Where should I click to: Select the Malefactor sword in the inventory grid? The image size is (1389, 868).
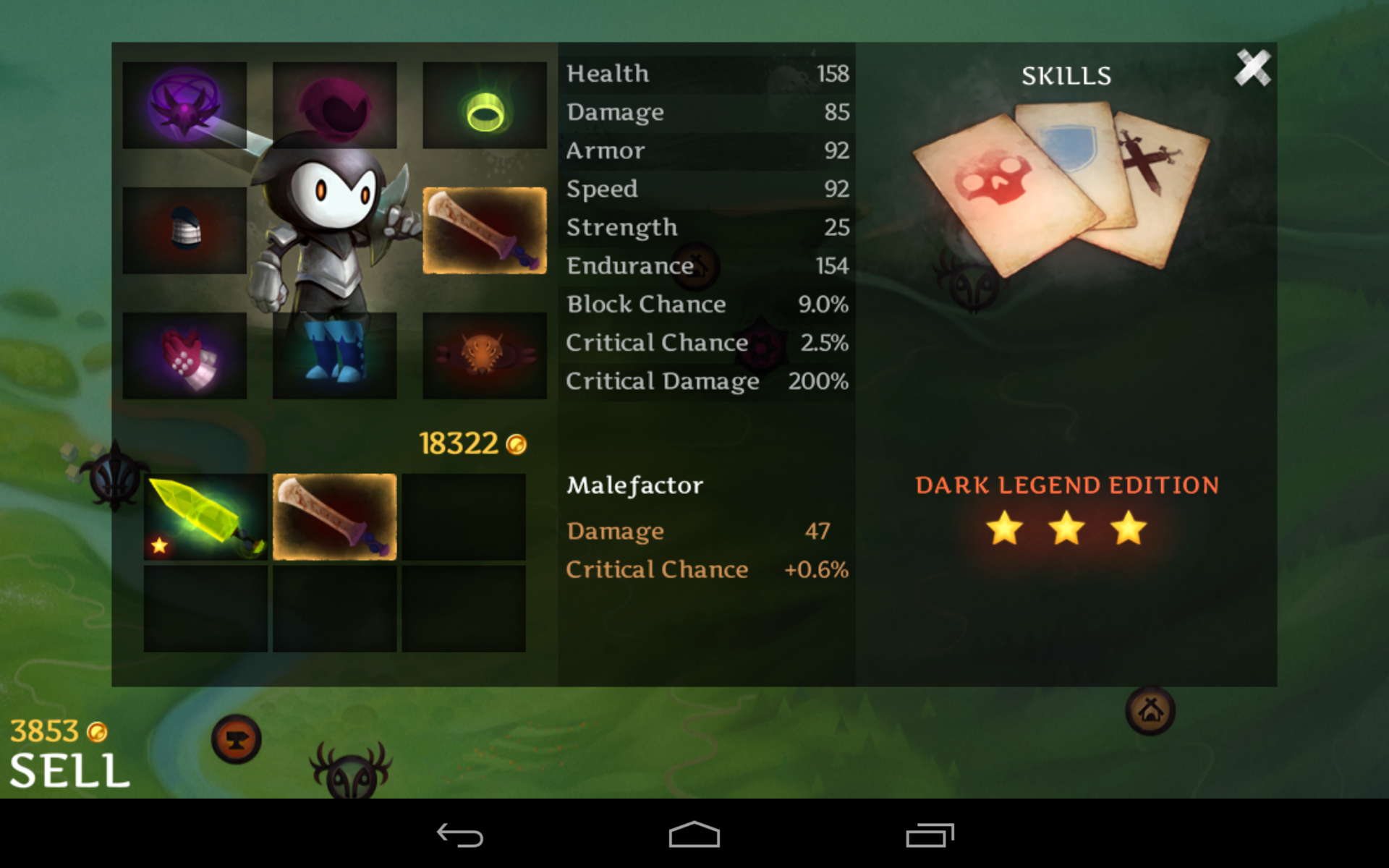pos(334,518)
